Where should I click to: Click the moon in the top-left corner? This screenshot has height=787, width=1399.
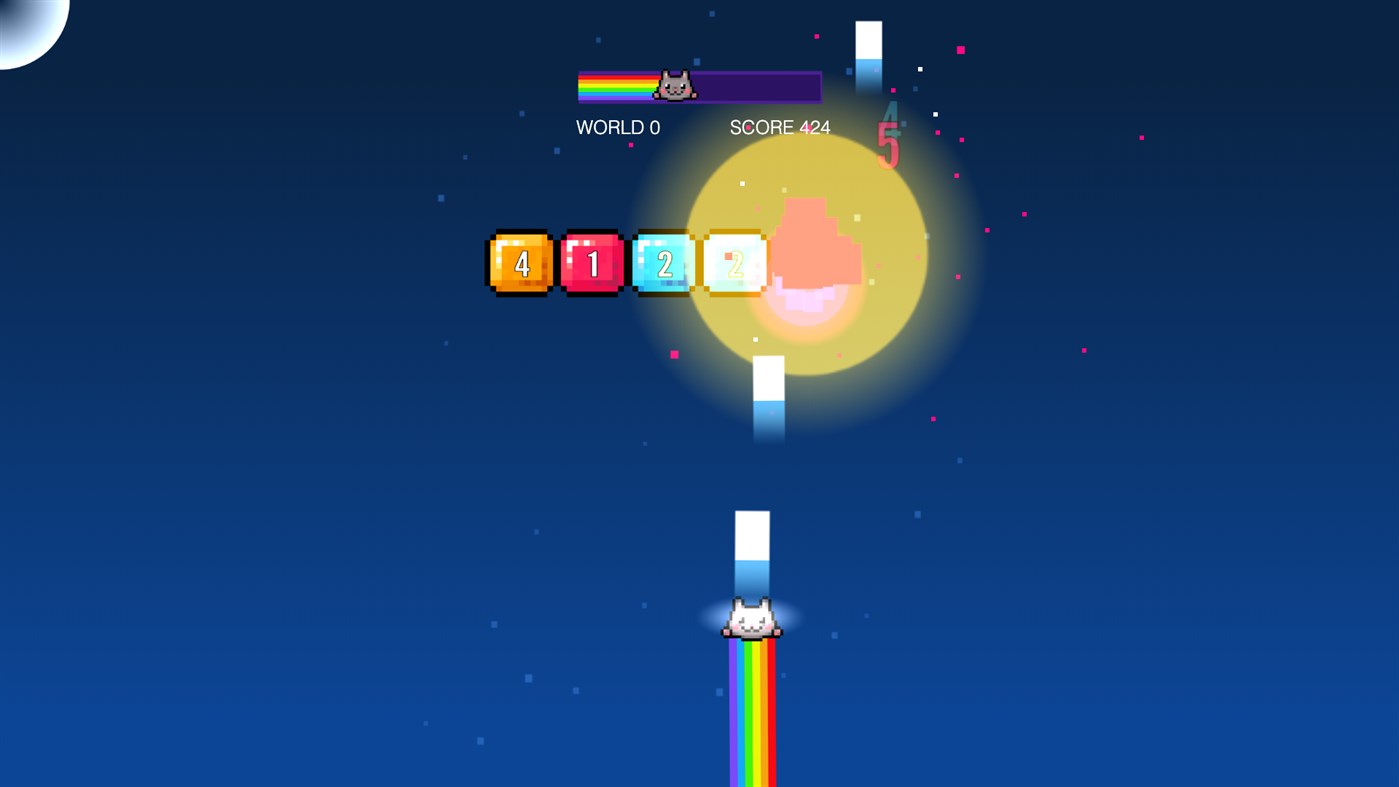(25, 25)
